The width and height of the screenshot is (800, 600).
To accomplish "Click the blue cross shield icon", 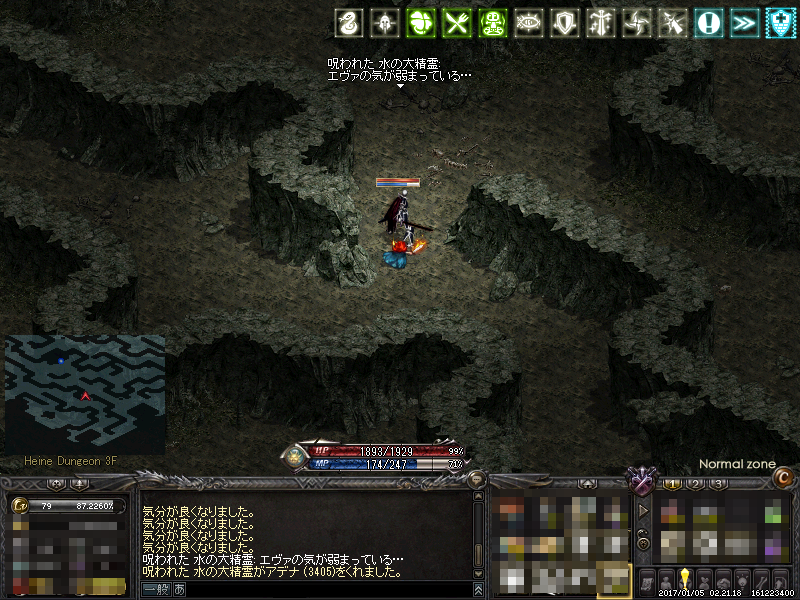I will pos(780,23).
